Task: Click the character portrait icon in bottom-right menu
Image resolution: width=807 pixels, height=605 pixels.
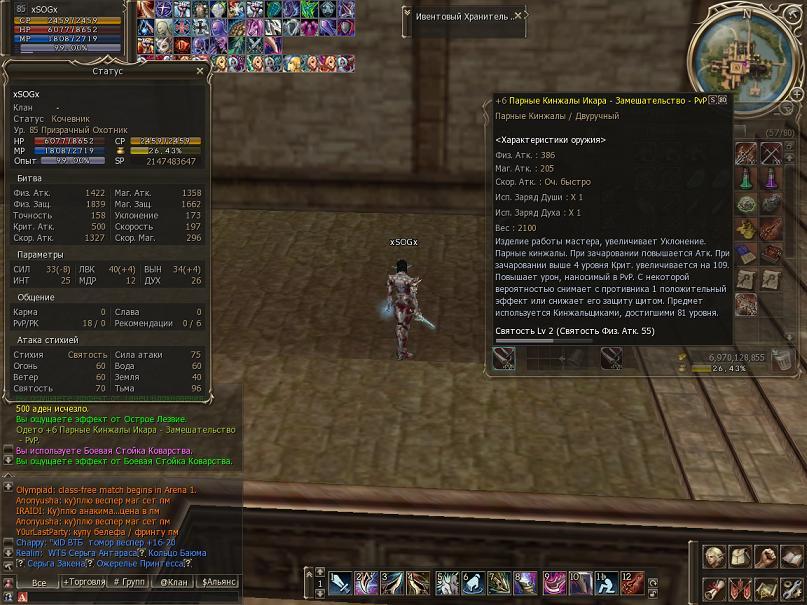Action: (715, 556)
